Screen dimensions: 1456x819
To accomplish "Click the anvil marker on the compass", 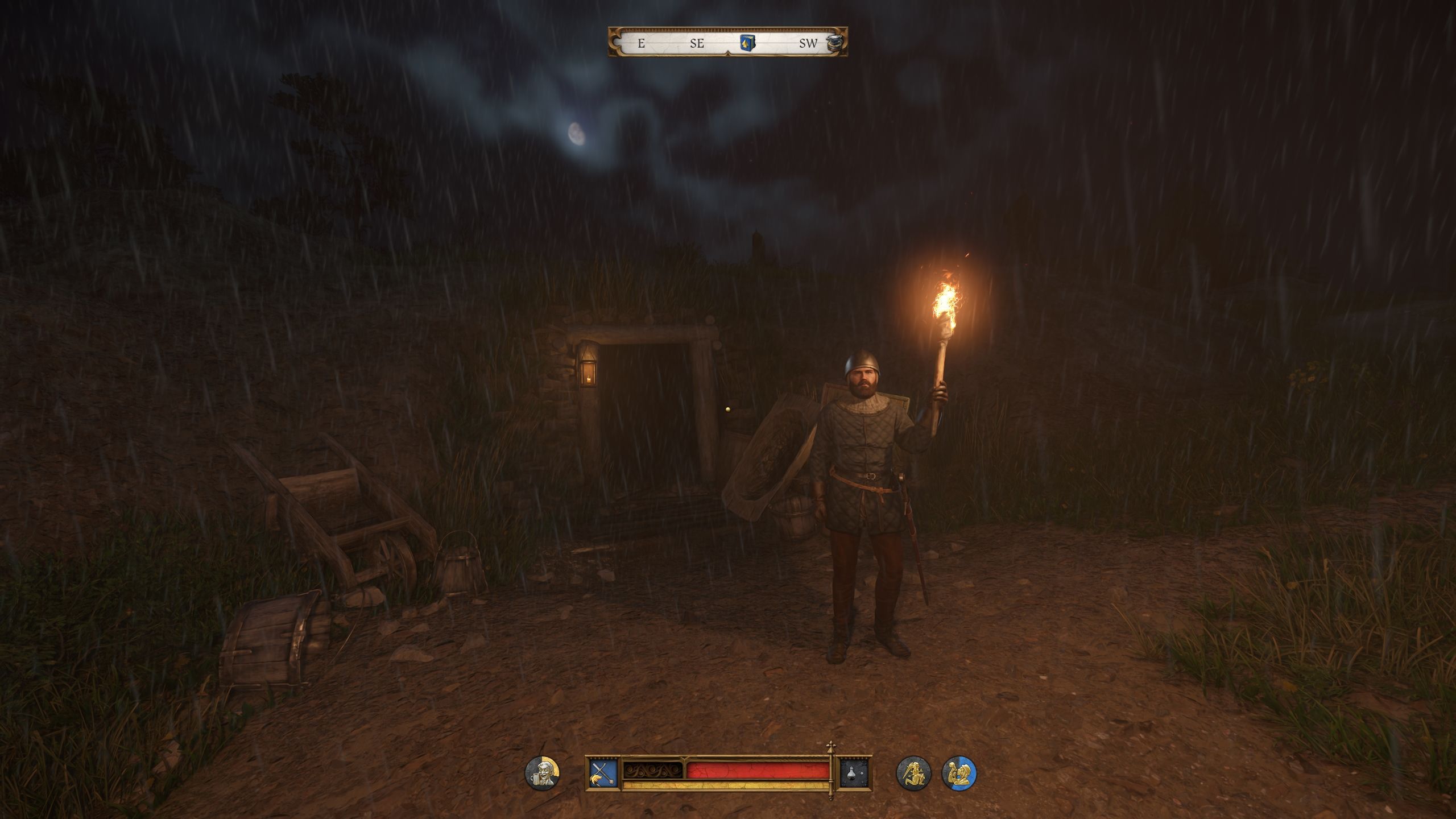I will click(833, 43).
